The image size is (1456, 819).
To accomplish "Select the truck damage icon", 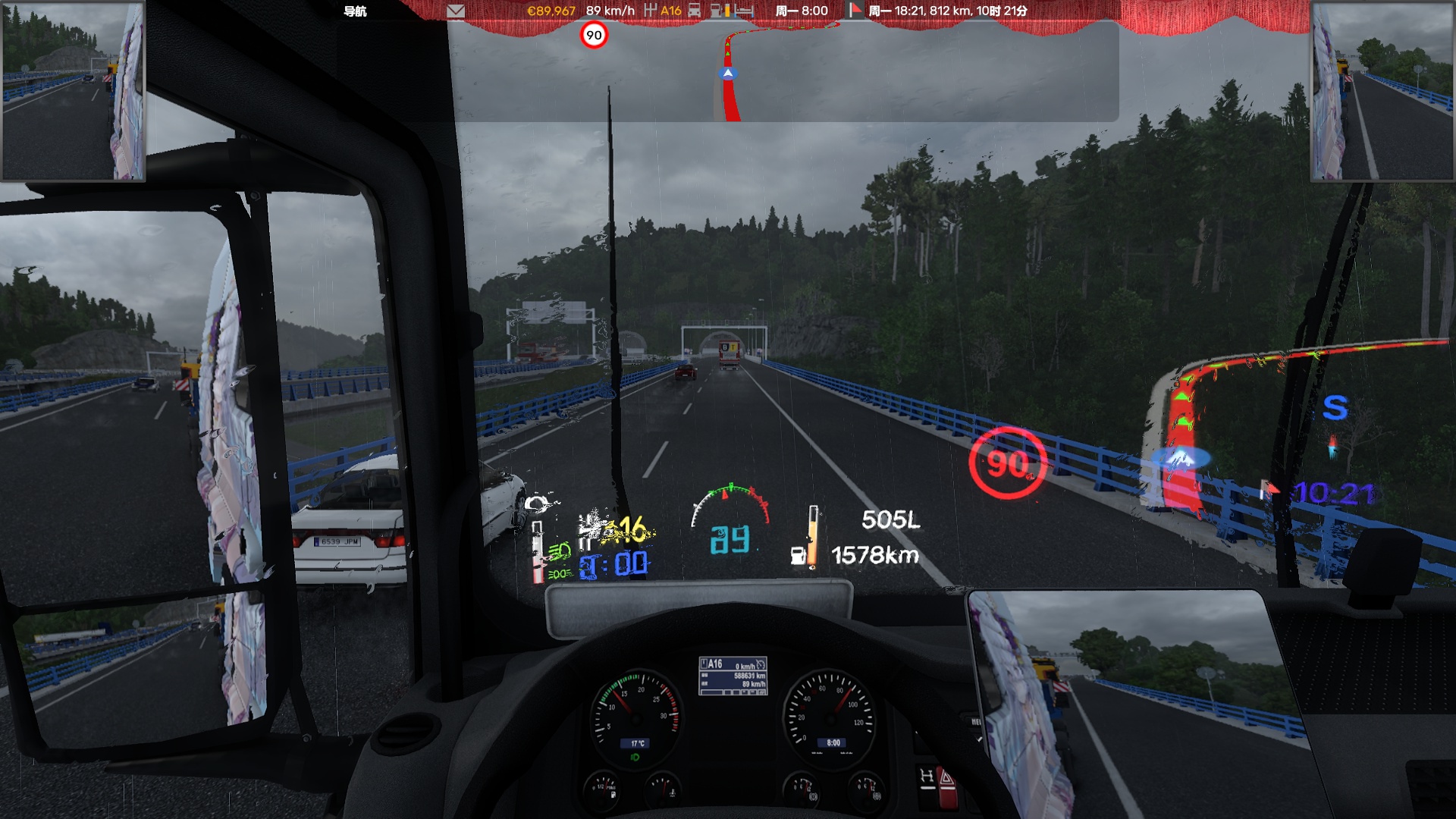I will pyautogui.click(x=694, y=11).
